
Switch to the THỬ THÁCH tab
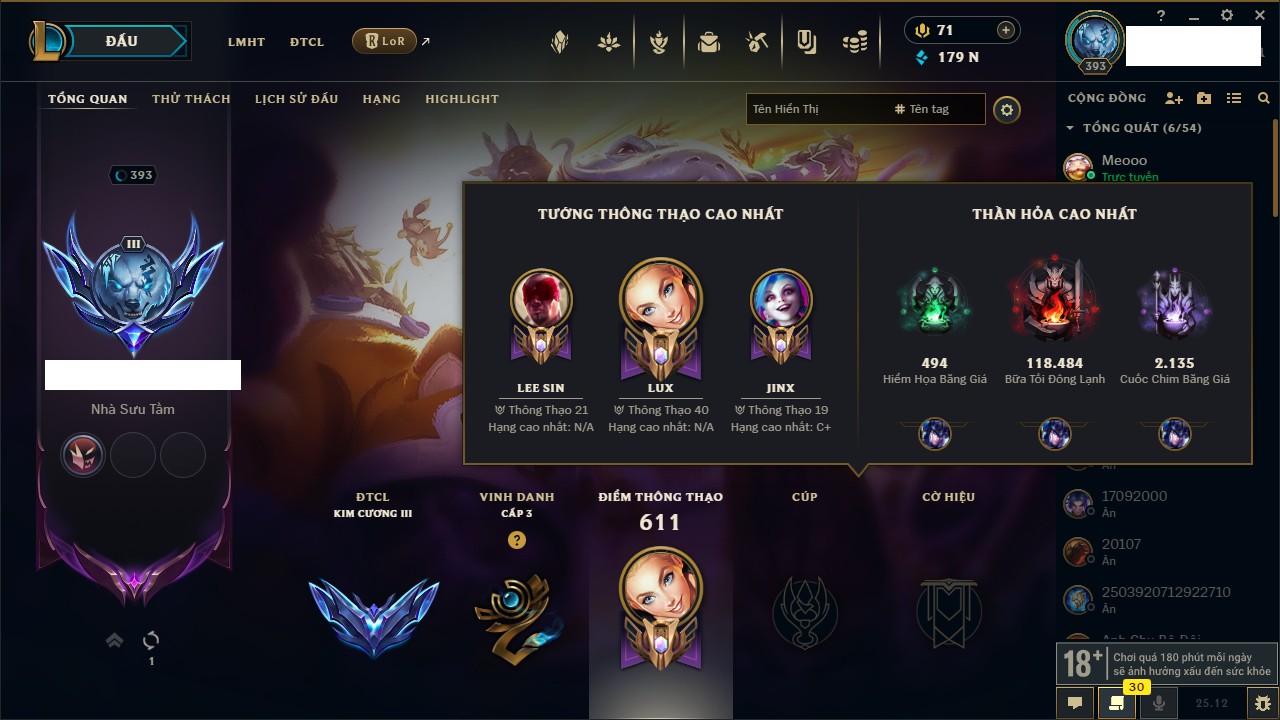tap(191, 99)
